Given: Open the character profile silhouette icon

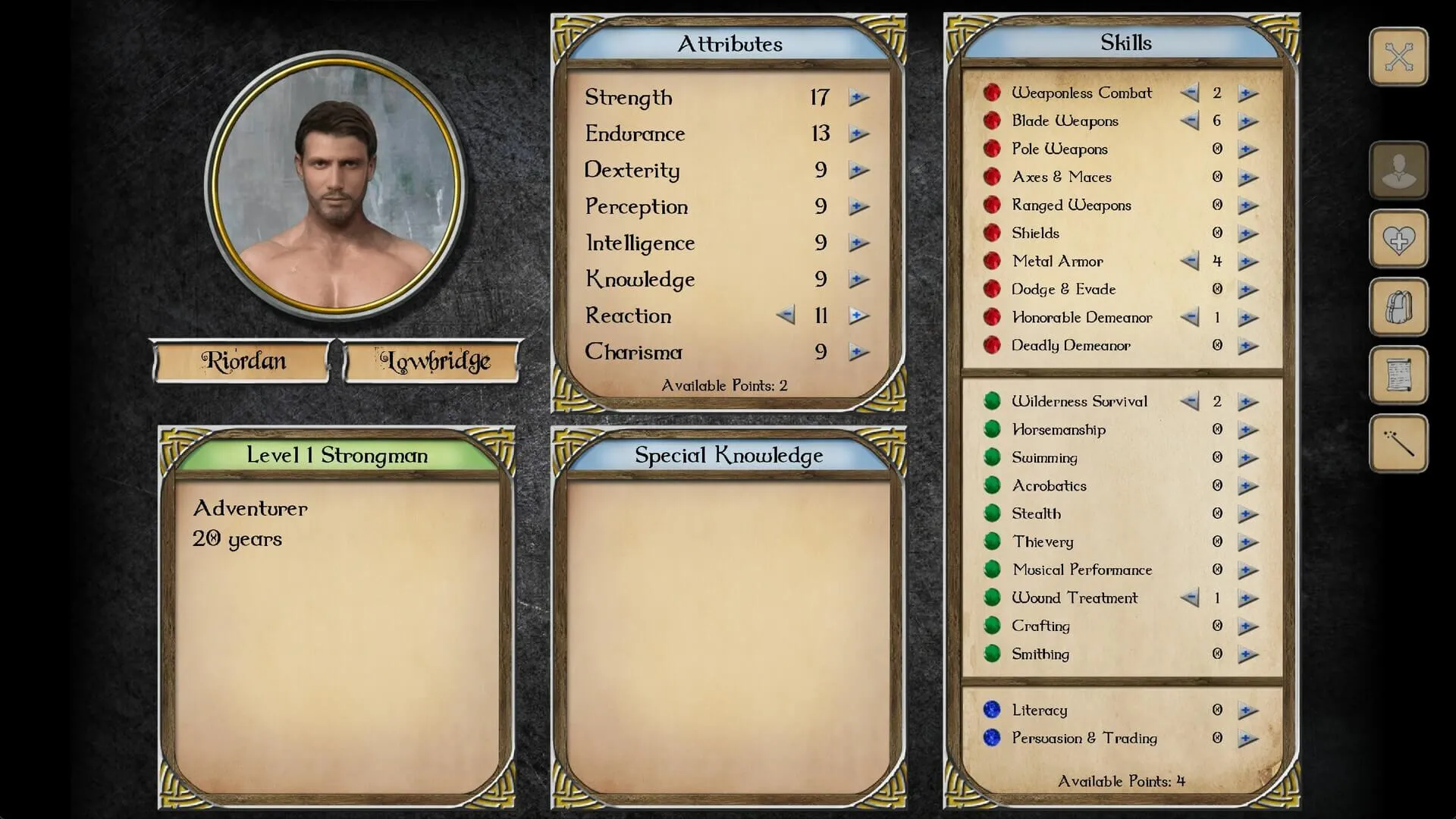Looking at the screenshot, I should tap(1398, 171).
